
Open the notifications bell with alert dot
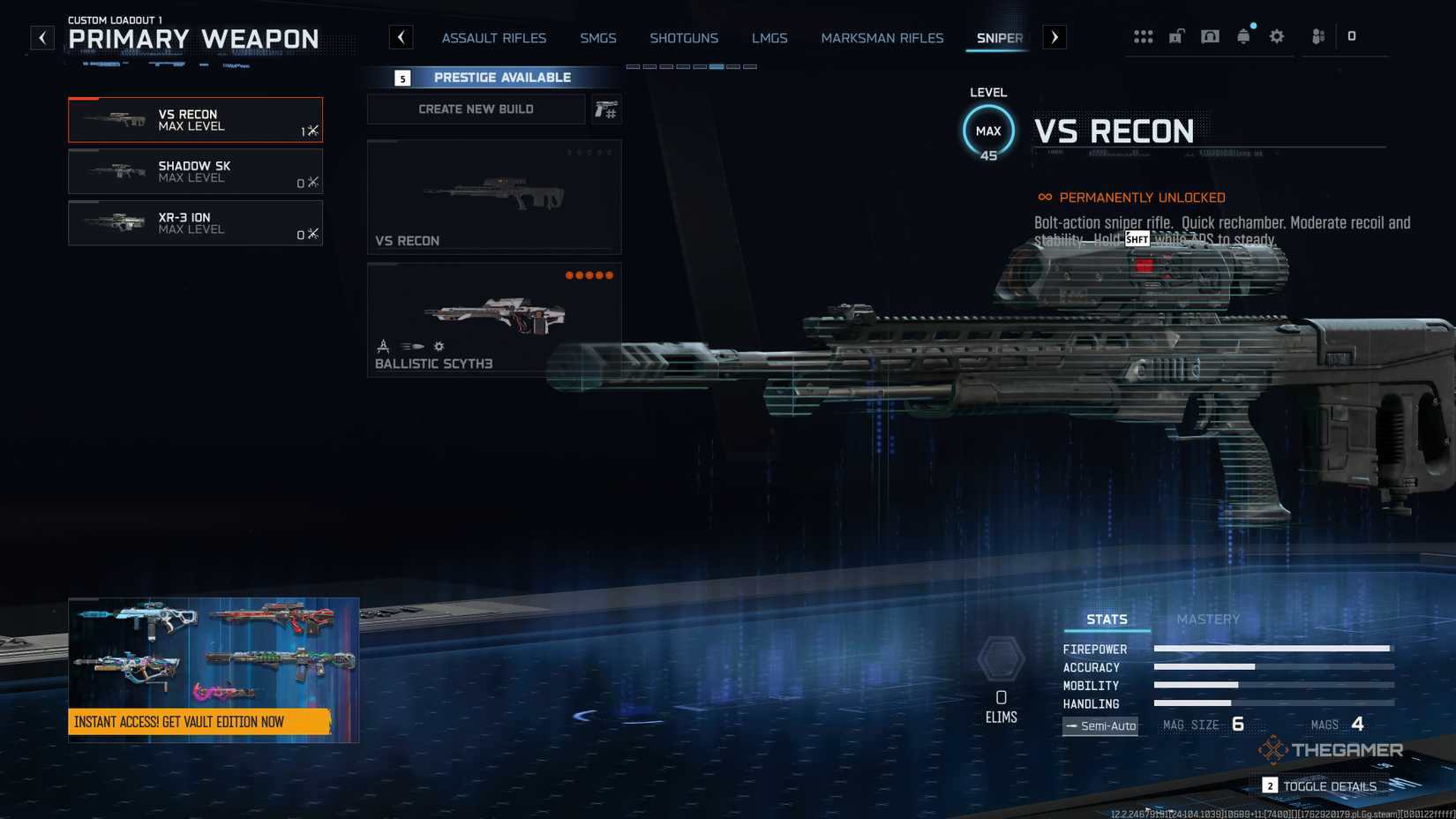click(x=1243, y=36)
